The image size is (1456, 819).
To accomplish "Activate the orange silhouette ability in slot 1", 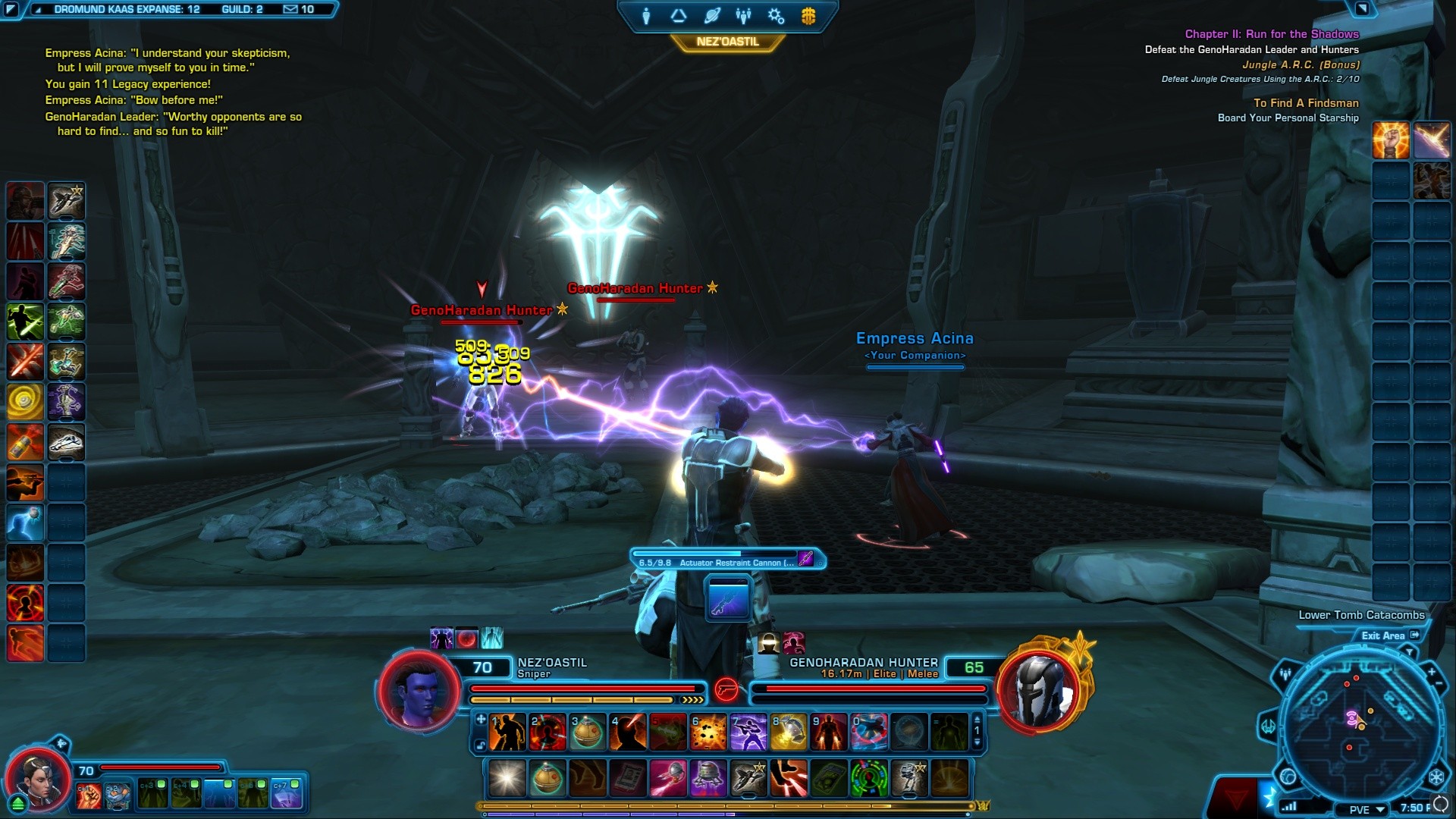I will tap(507, 733).
